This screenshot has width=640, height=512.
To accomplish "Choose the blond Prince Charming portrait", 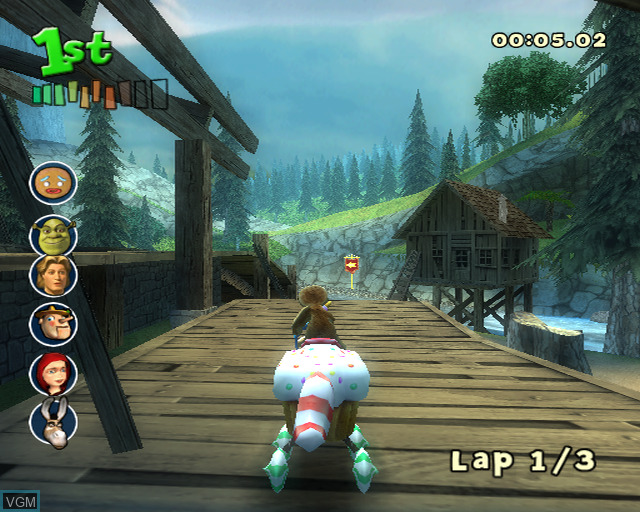I will (53, 275).
